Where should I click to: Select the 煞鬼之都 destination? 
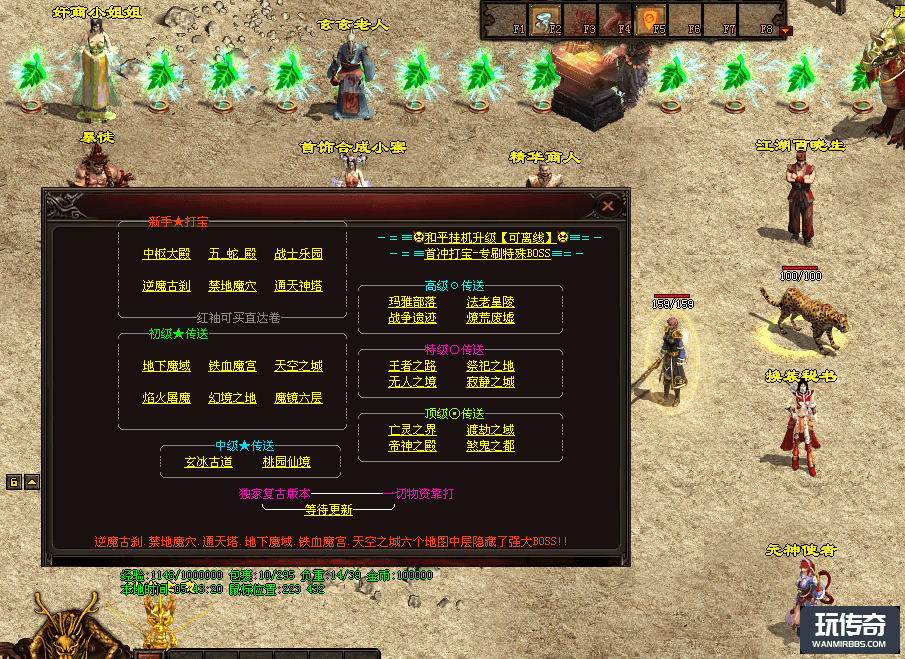(490, 446)
